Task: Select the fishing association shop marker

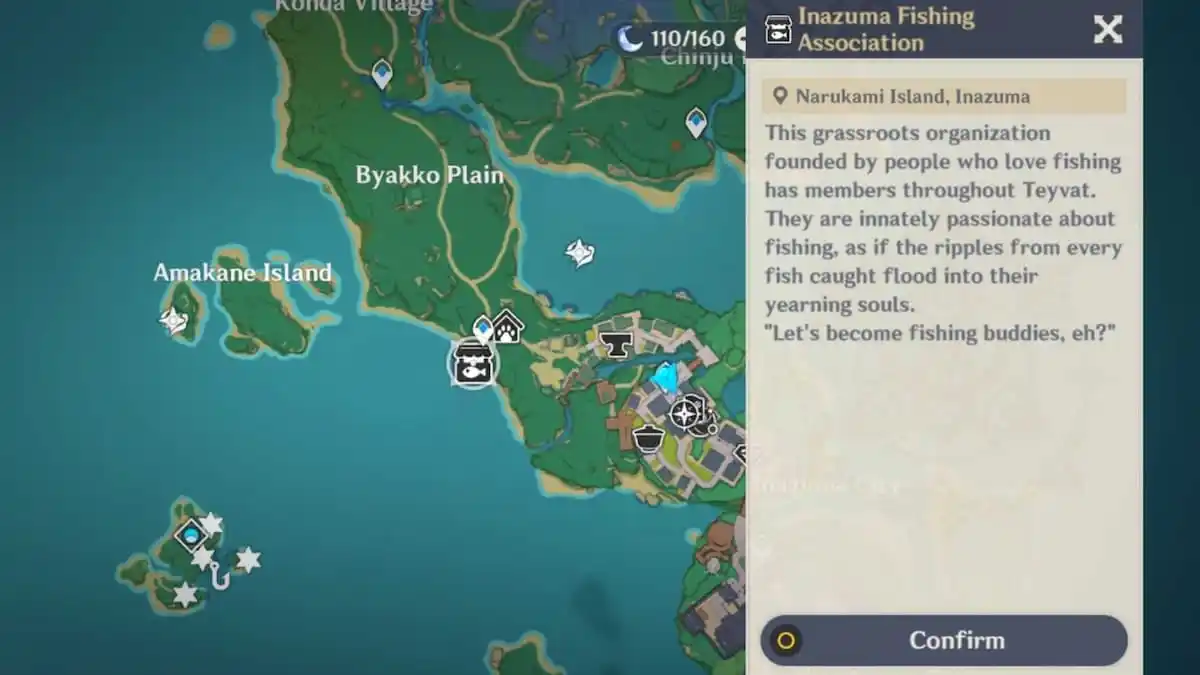Action: click(x=471, y=362)
